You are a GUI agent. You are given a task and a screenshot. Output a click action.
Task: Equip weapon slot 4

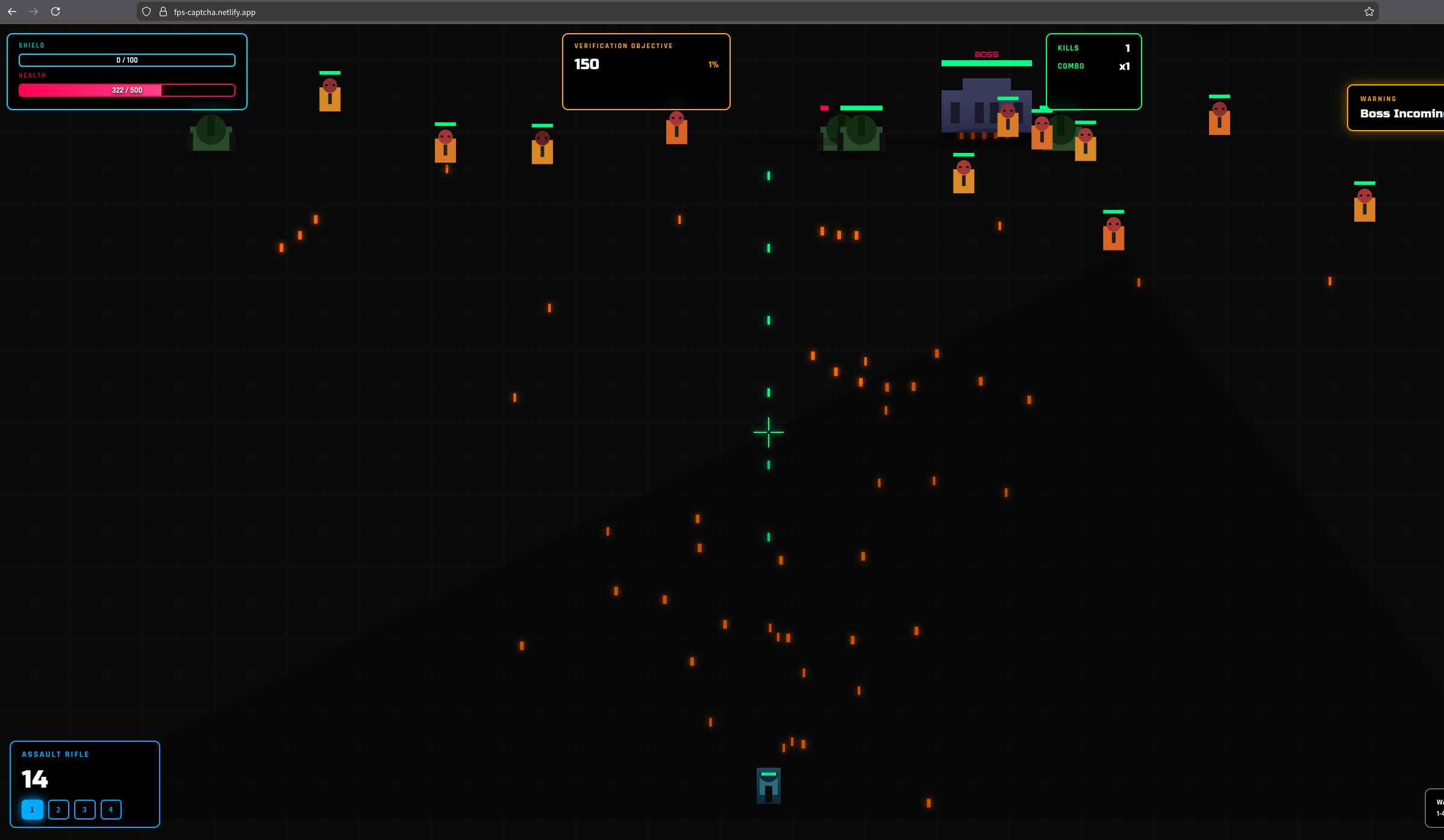pyautogui.click(x=111, y=809)
